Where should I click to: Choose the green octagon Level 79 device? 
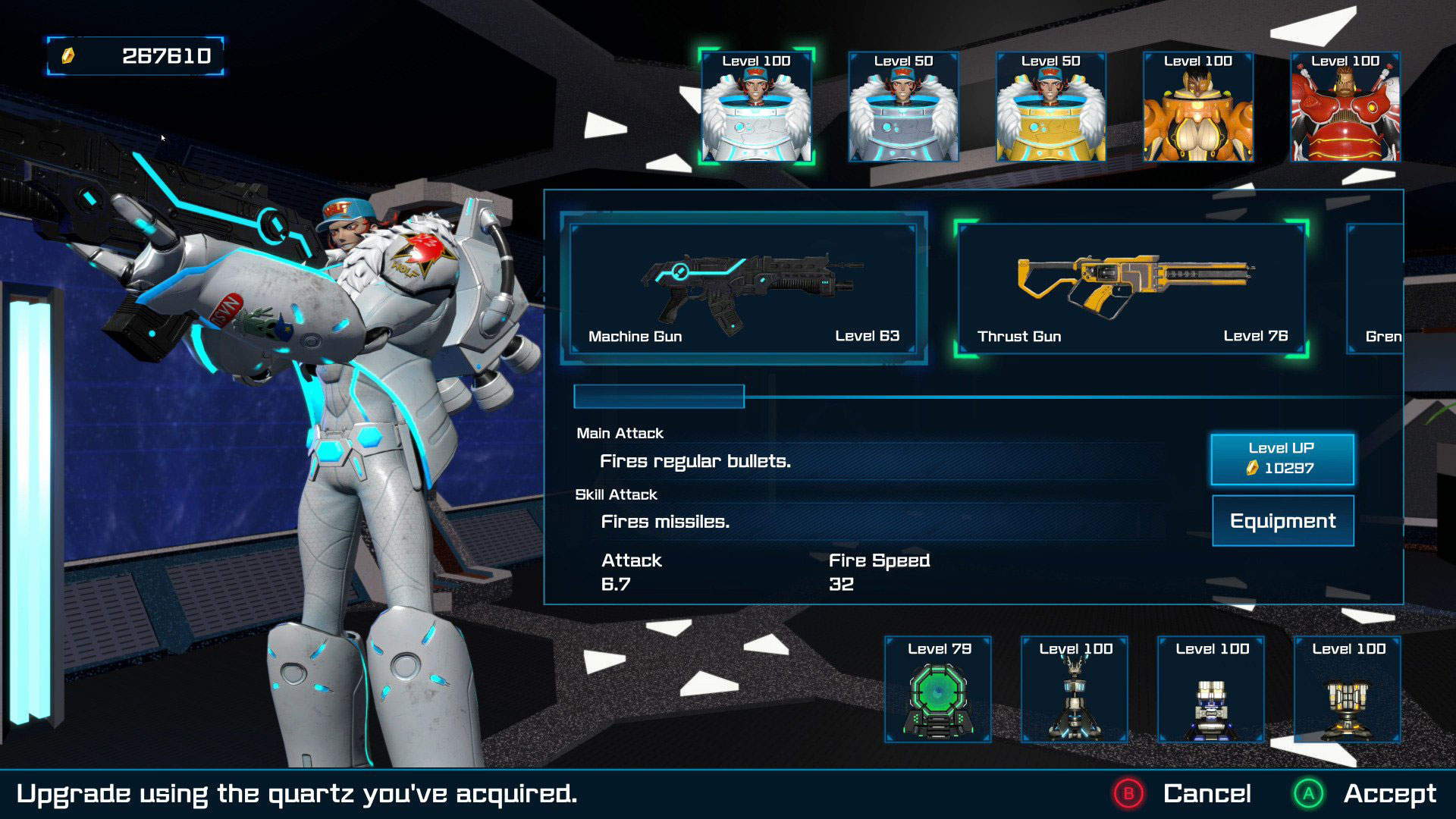(x=938, y=689)
